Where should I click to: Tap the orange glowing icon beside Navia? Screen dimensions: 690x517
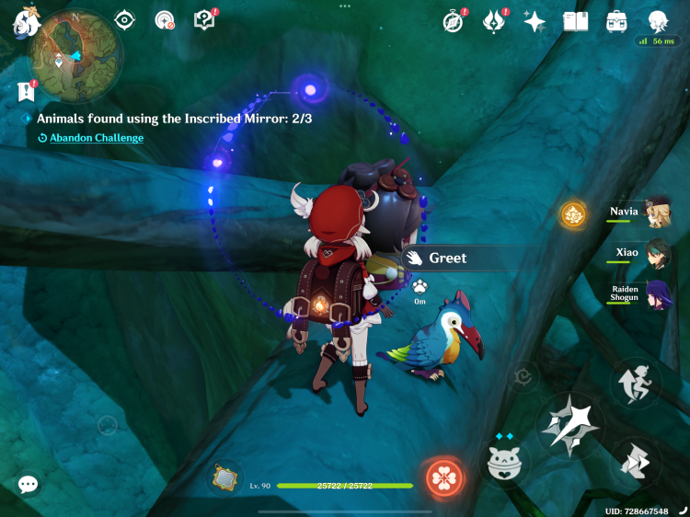[x=573, y=214]
